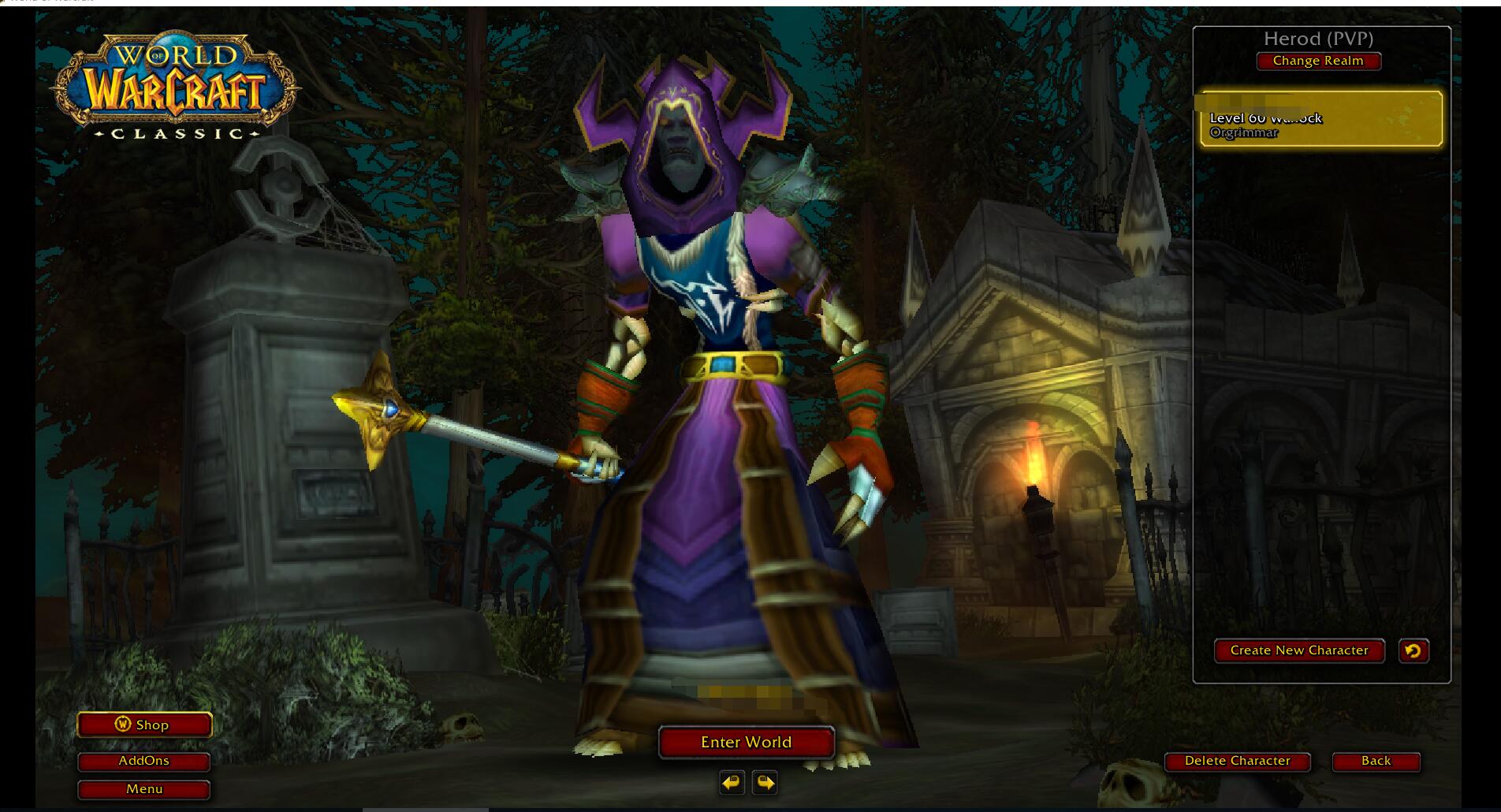Screen dimensions: 1501x812
Task: Go back to the login screen
Action: pyautogui.click(x=1376, y=761)
